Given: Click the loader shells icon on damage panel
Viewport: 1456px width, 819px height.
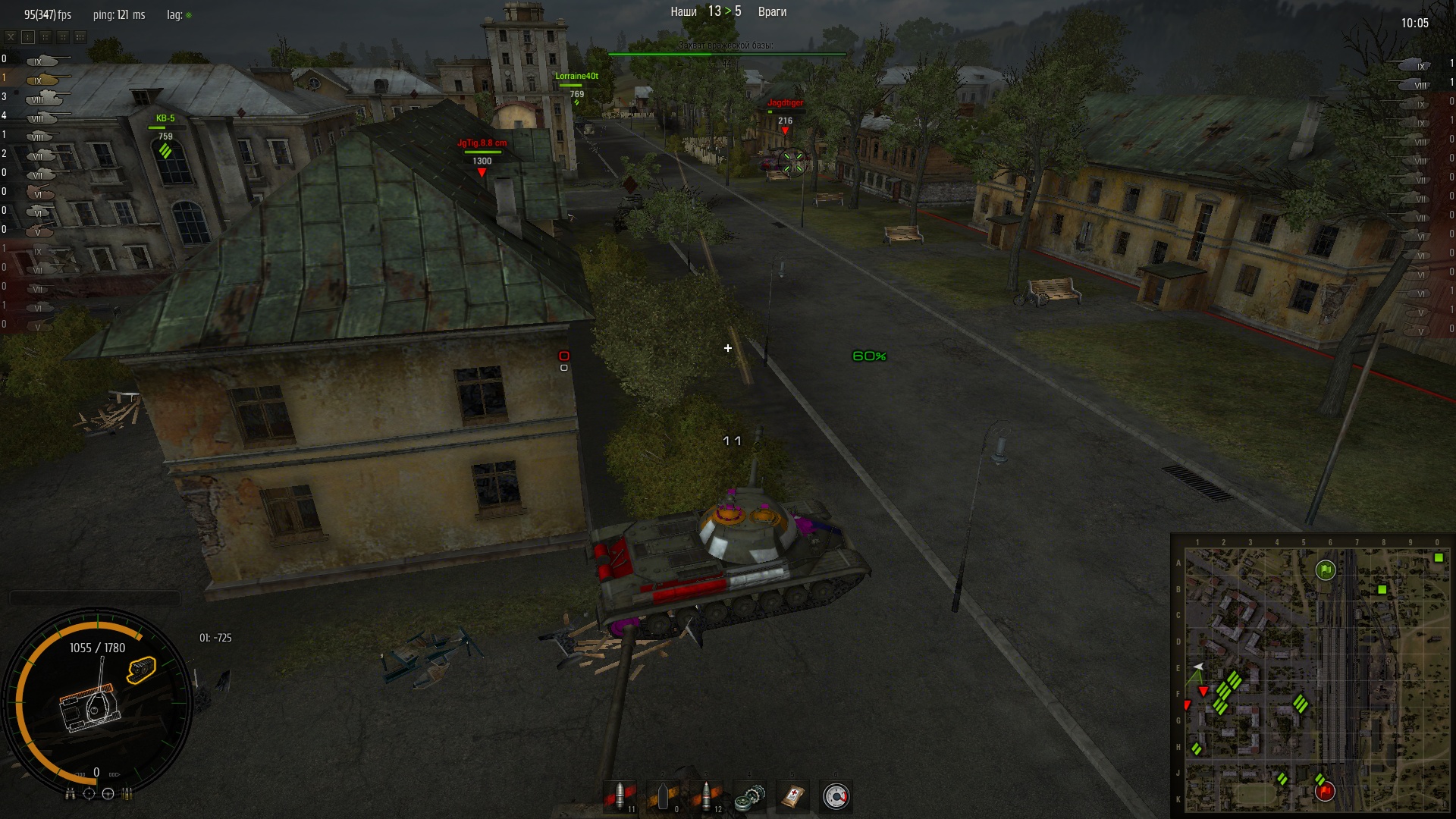Looking at the screenshot, I should (x=127, y=793).
